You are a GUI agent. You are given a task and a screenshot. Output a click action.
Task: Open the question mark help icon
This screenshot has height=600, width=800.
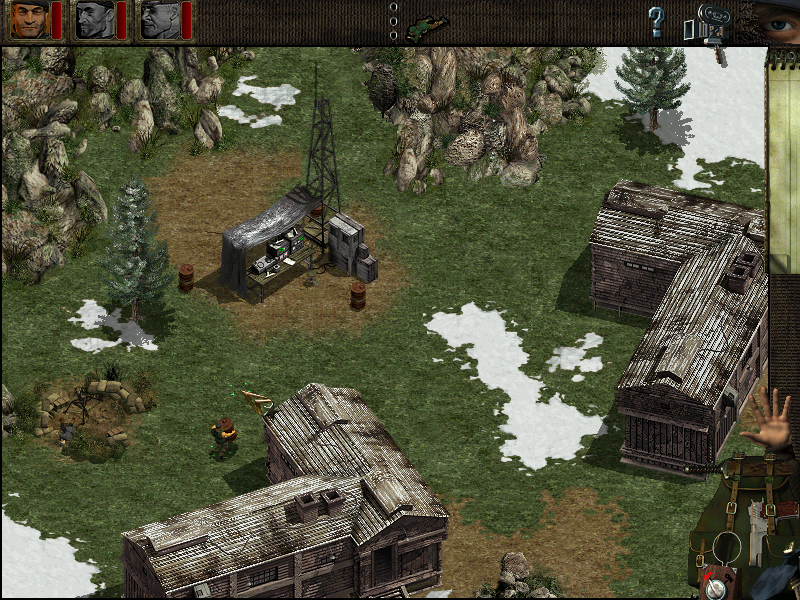[656, 20]
